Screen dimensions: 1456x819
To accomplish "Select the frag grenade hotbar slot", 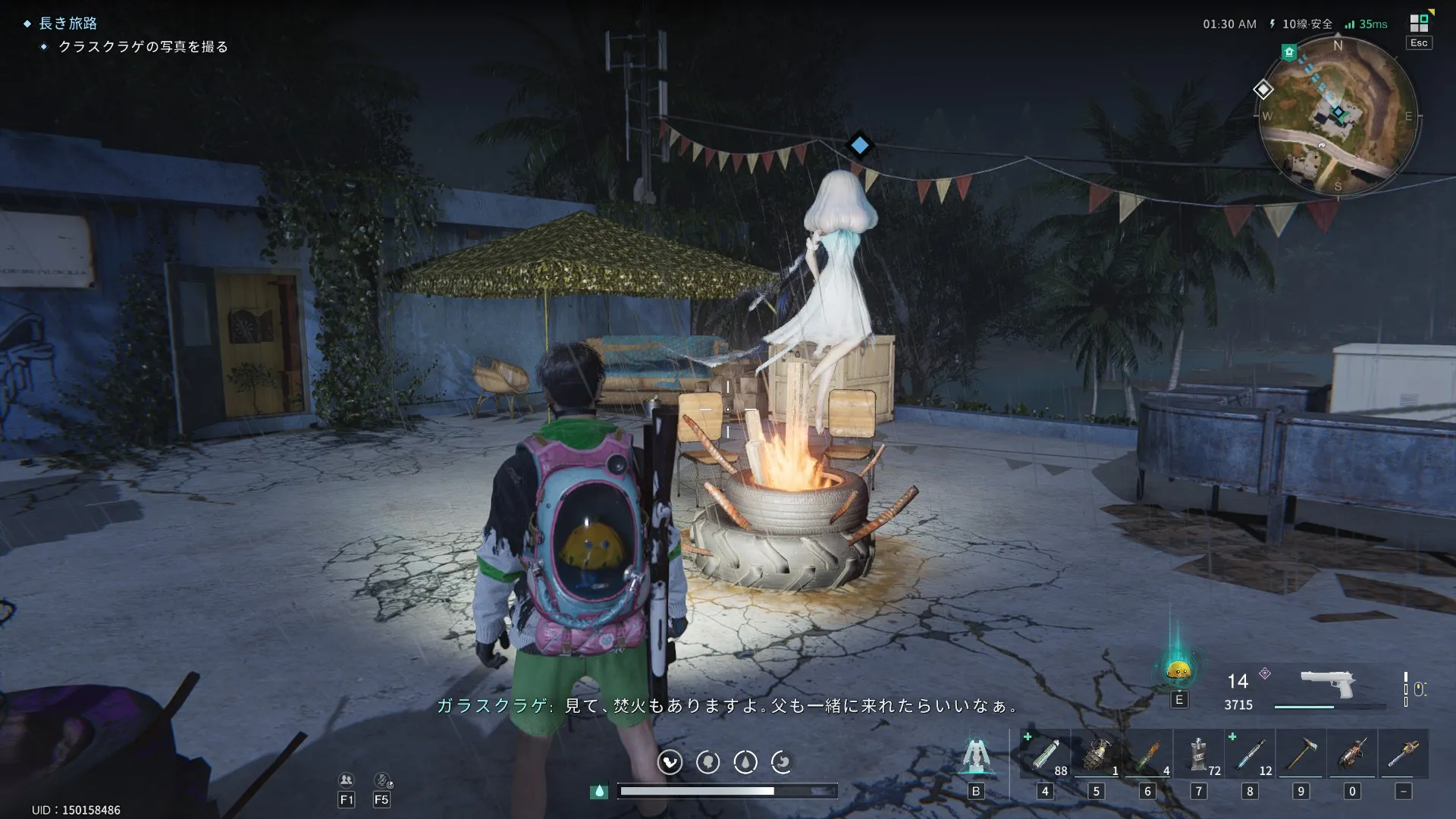I will [1097, 755].
